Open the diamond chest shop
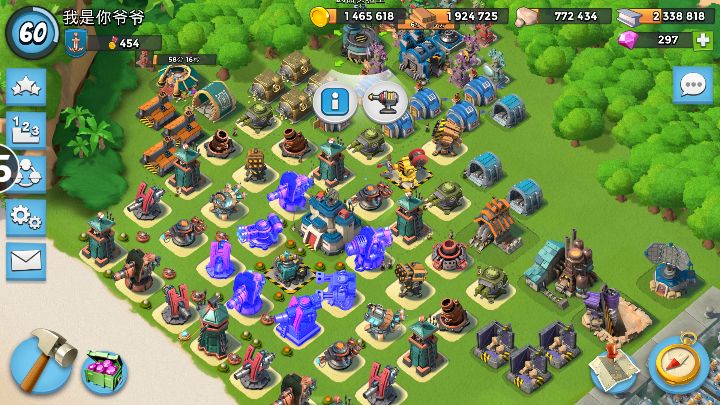Viewport: 720px width, 405px height. [104, 372]
